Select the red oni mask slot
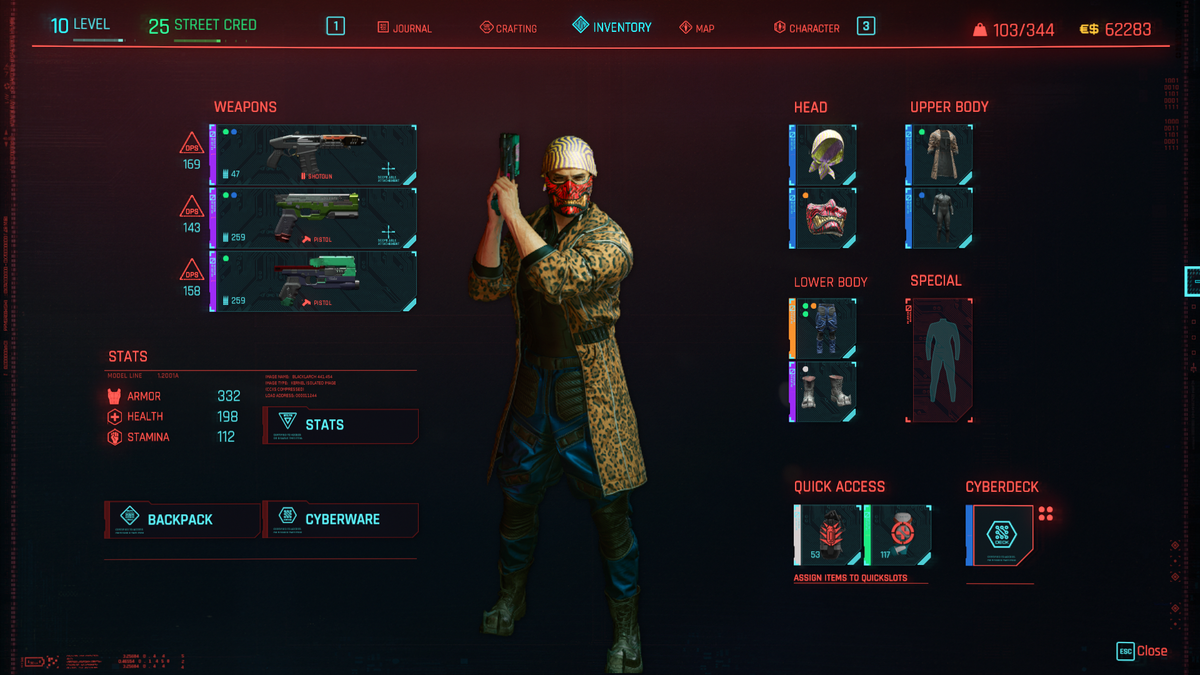 tap(824, 218)
